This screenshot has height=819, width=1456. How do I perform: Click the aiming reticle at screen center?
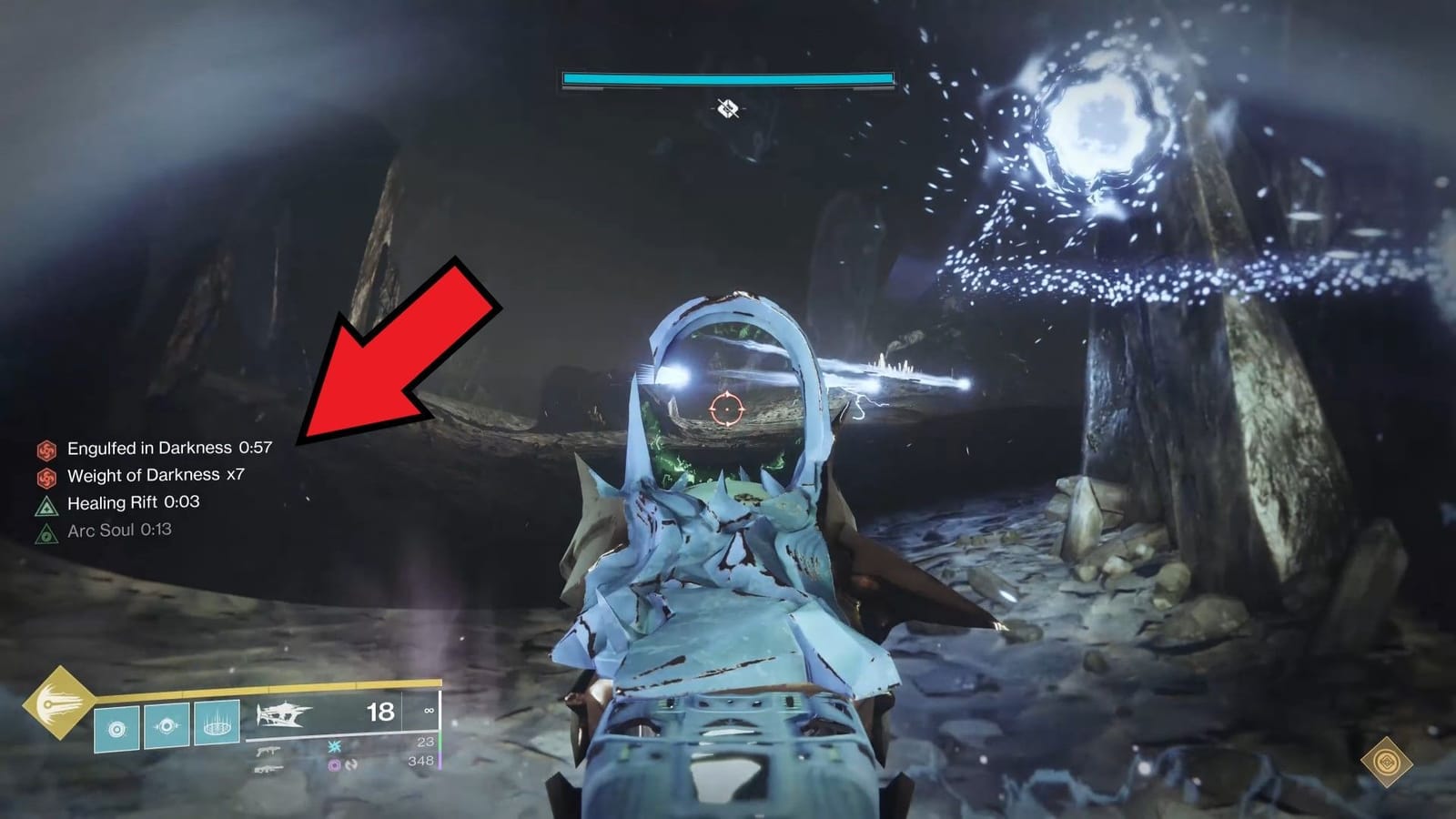728,409
